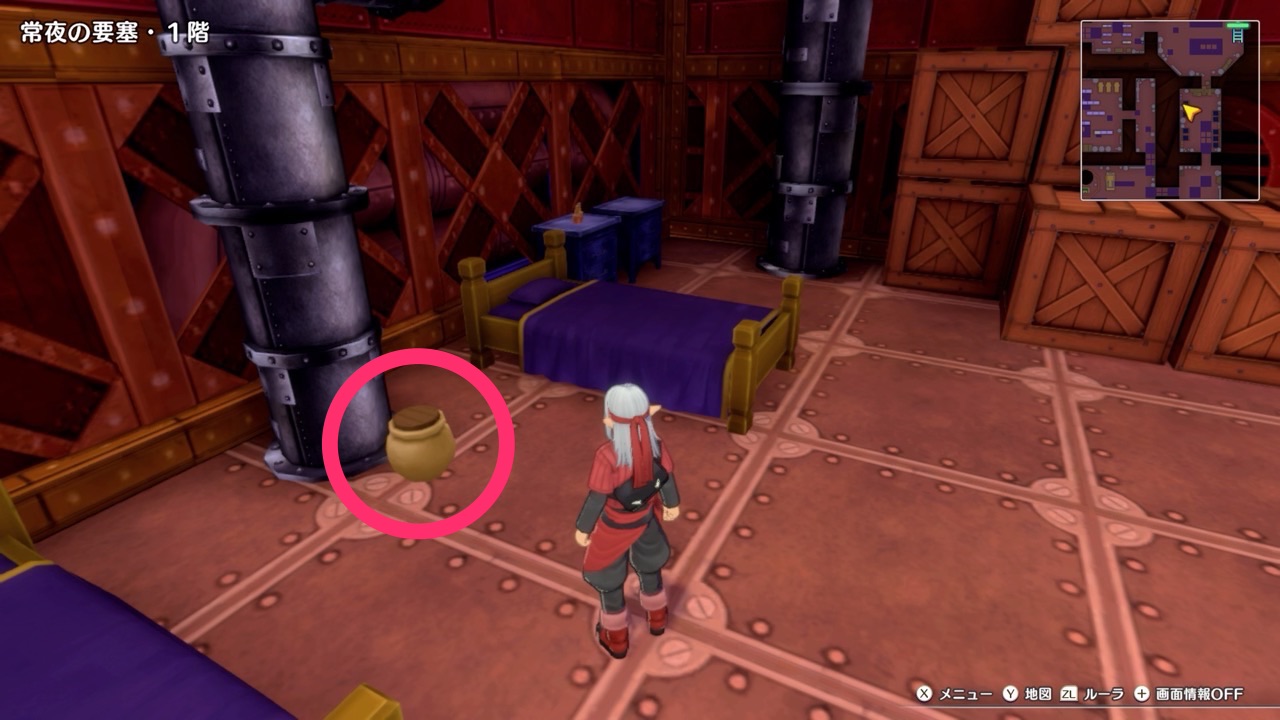
Task: Click the yellow player arrow on the minimap
Action: pyautogui.click(x=1190, y=111)
